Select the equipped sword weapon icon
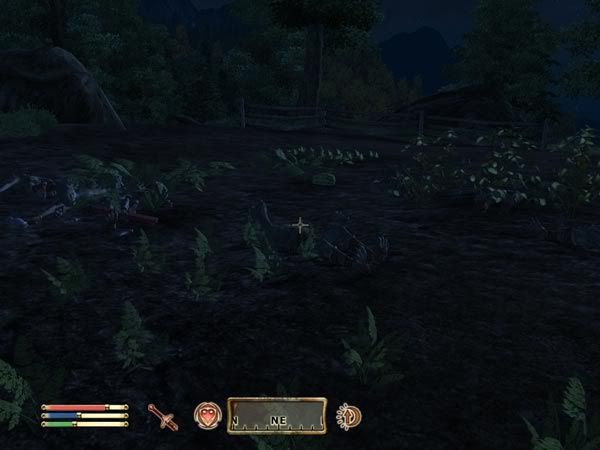The height and width of the screenshot is (450, 600). (162, 416)
